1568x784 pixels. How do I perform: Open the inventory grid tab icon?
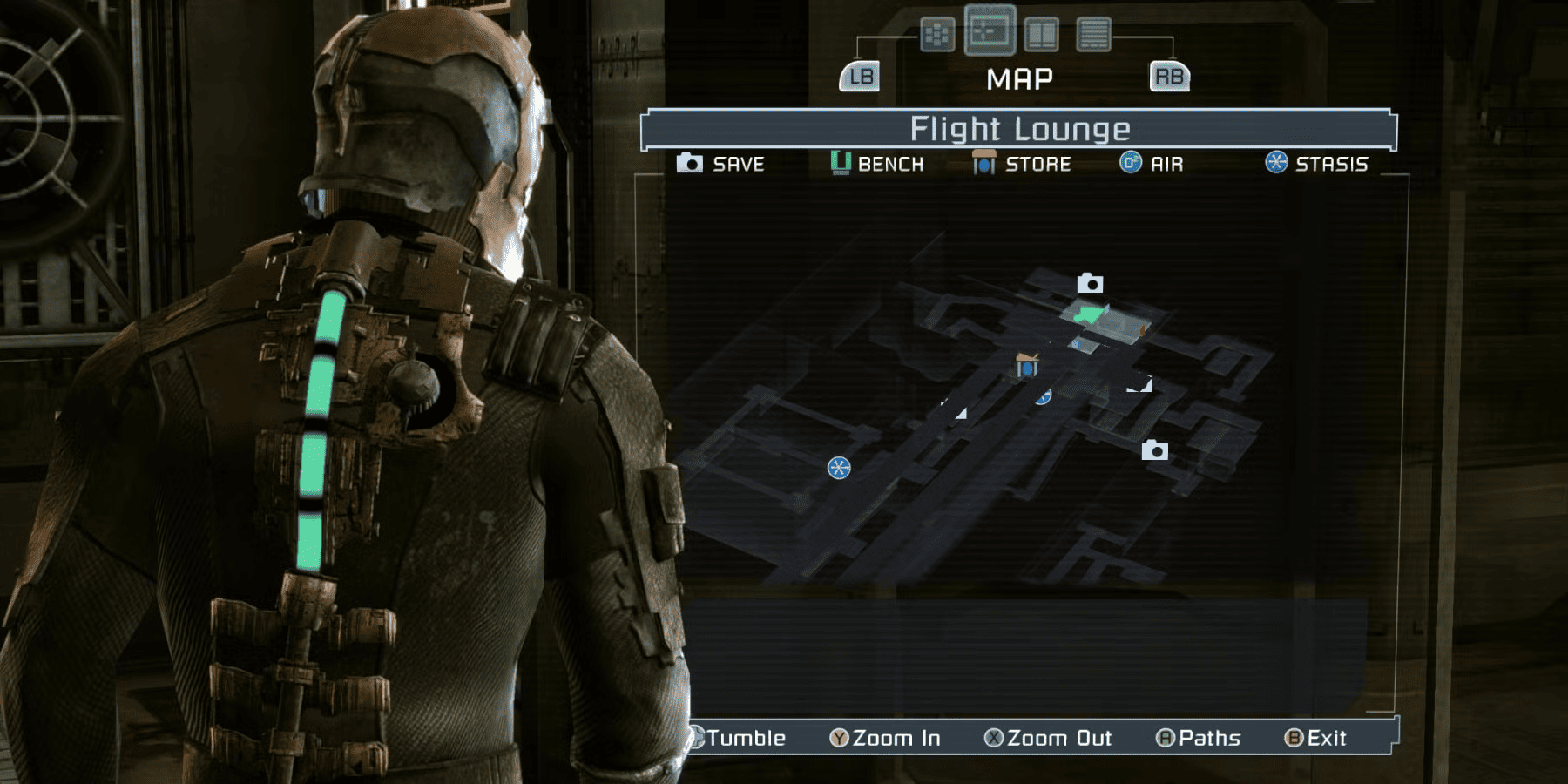(936, 33)
